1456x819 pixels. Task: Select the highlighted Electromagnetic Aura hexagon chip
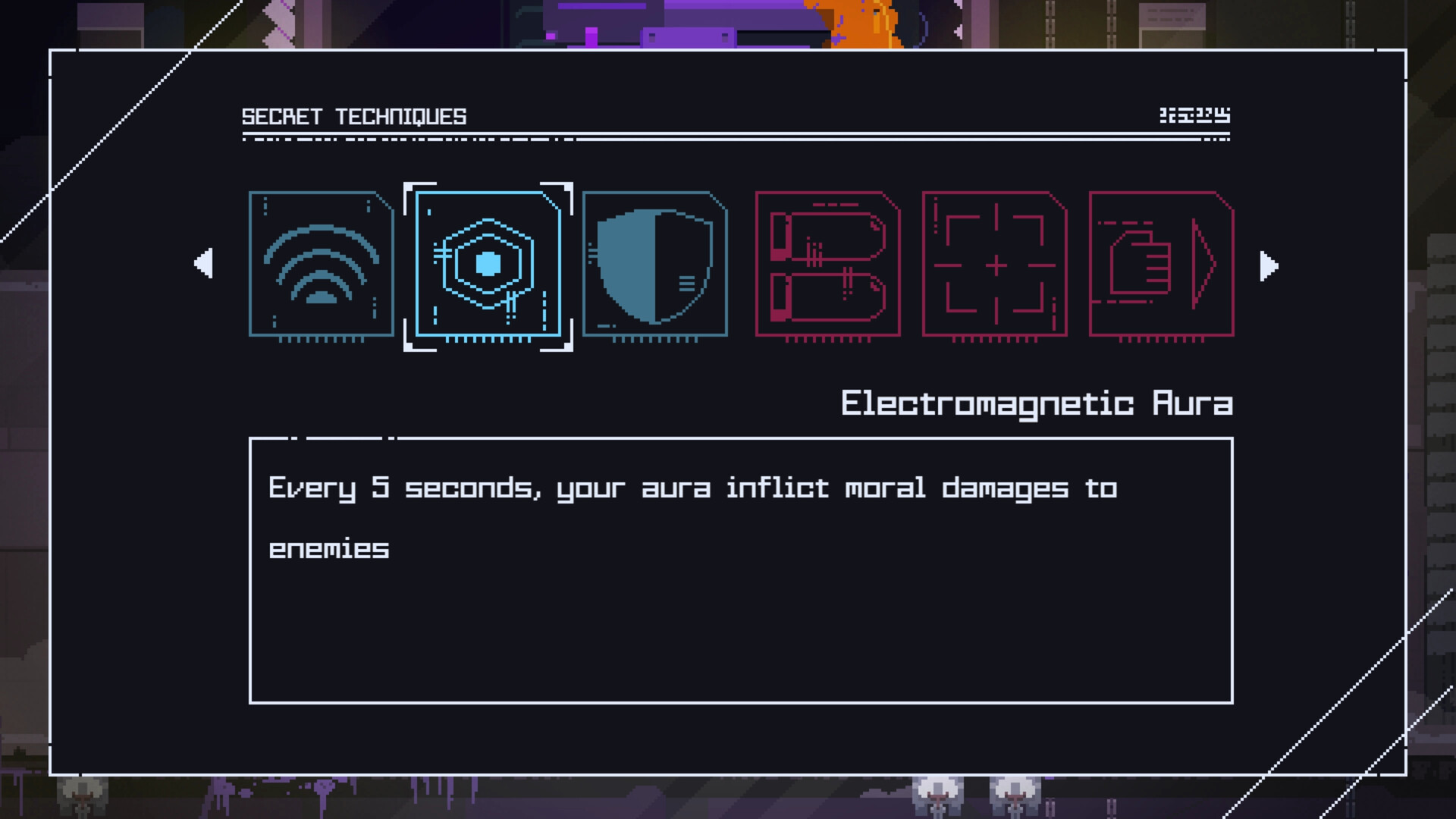click(488, 265)
